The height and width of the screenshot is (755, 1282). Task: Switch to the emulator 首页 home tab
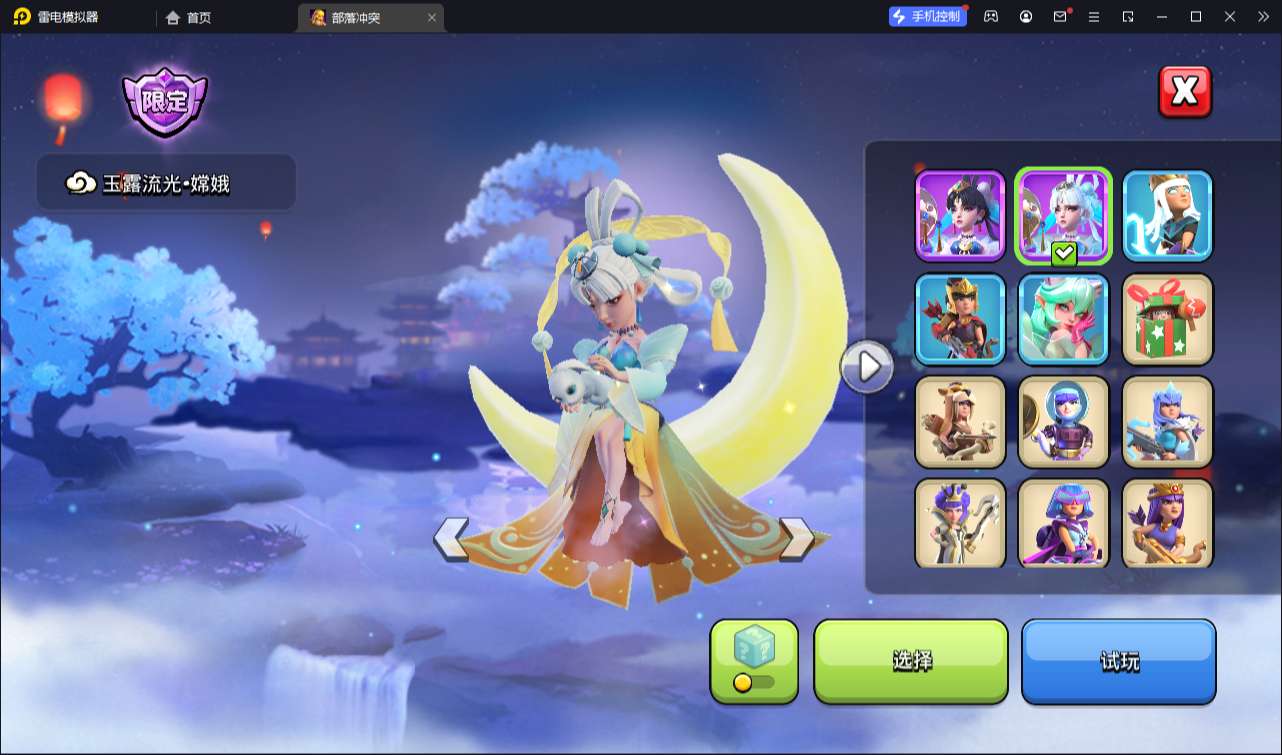click(189, 17)
